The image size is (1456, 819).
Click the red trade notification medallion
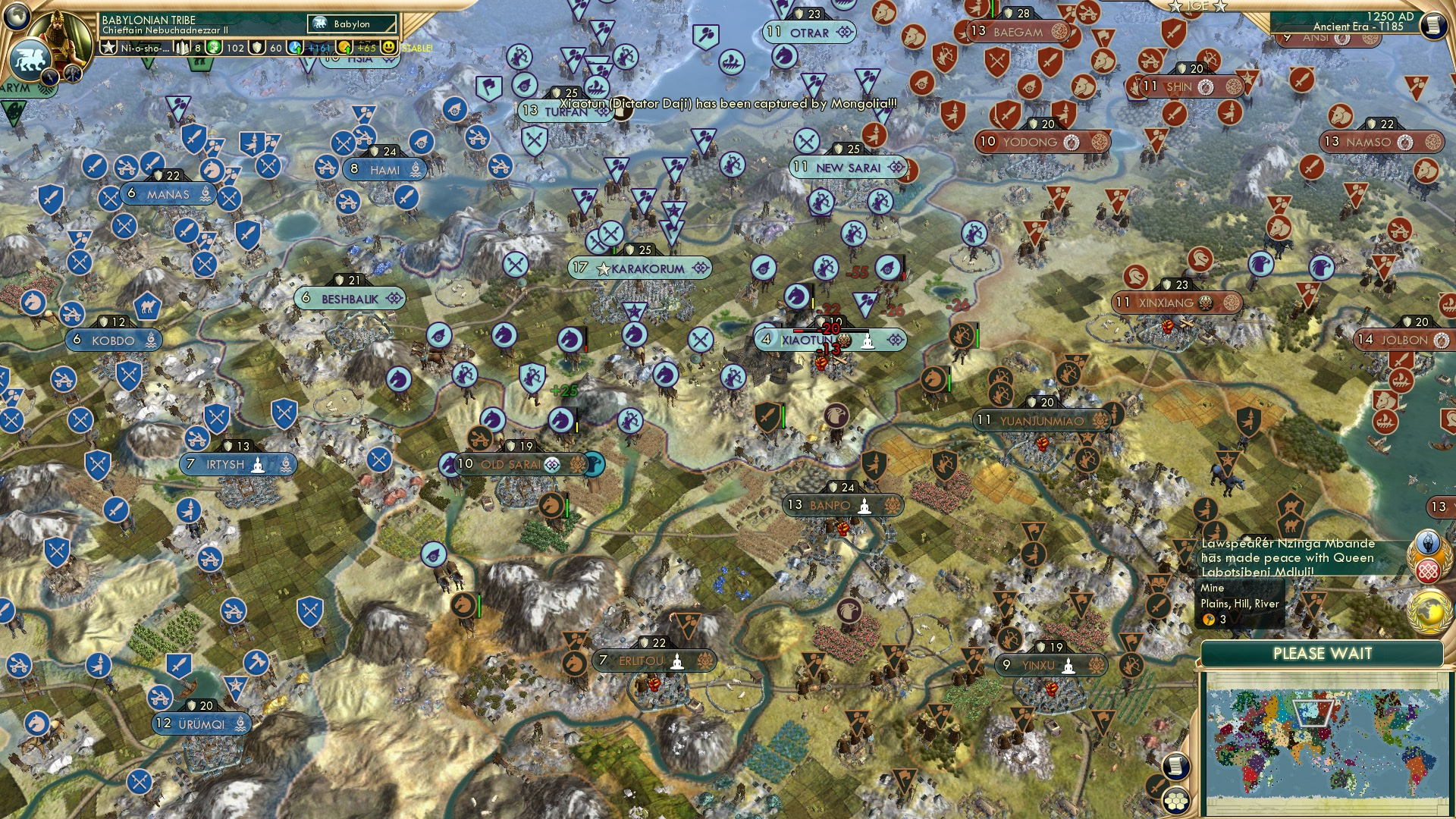(1428, 570)
